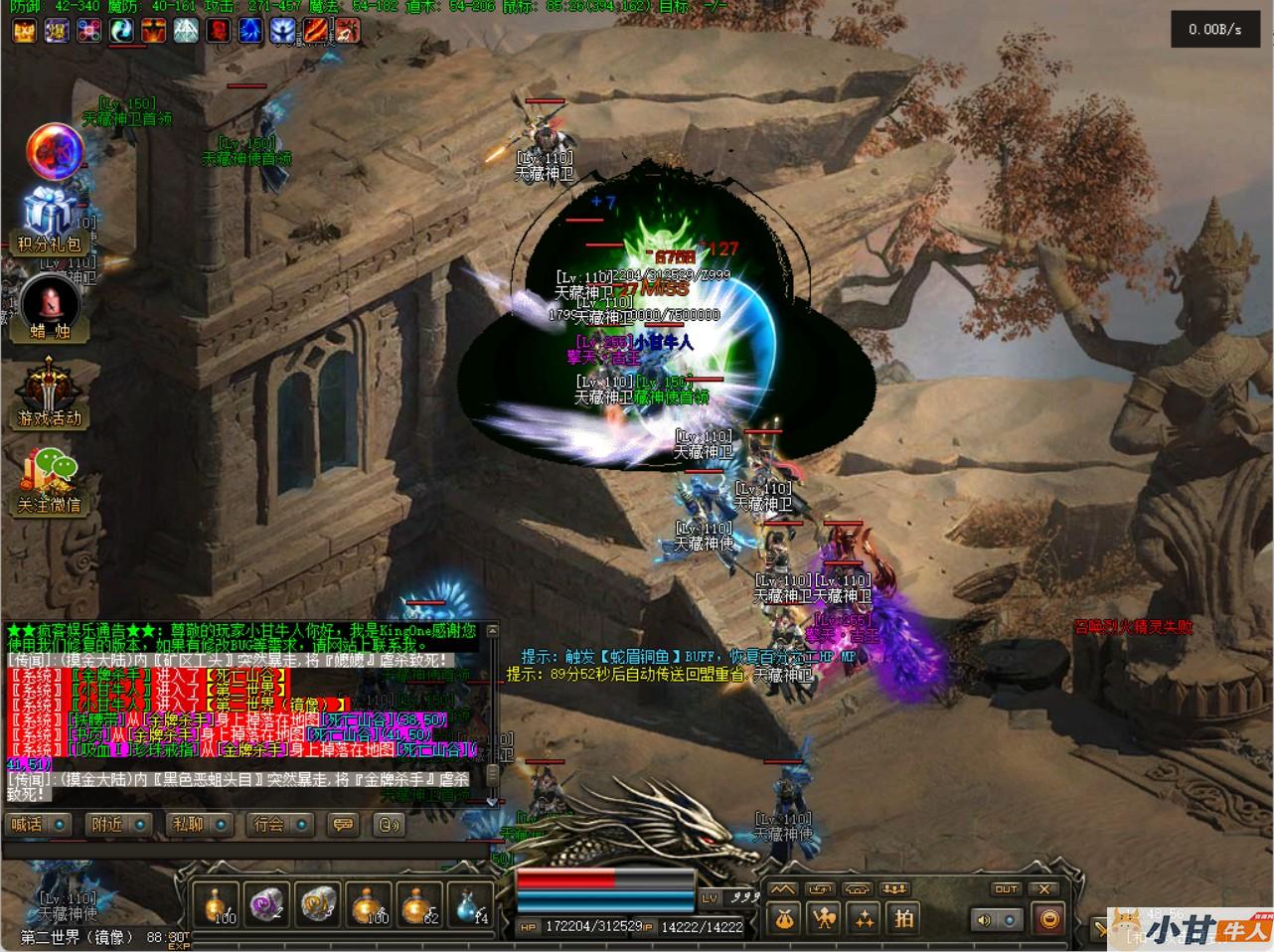
Task: Open the sparkle skills icon
Action: 864,919
